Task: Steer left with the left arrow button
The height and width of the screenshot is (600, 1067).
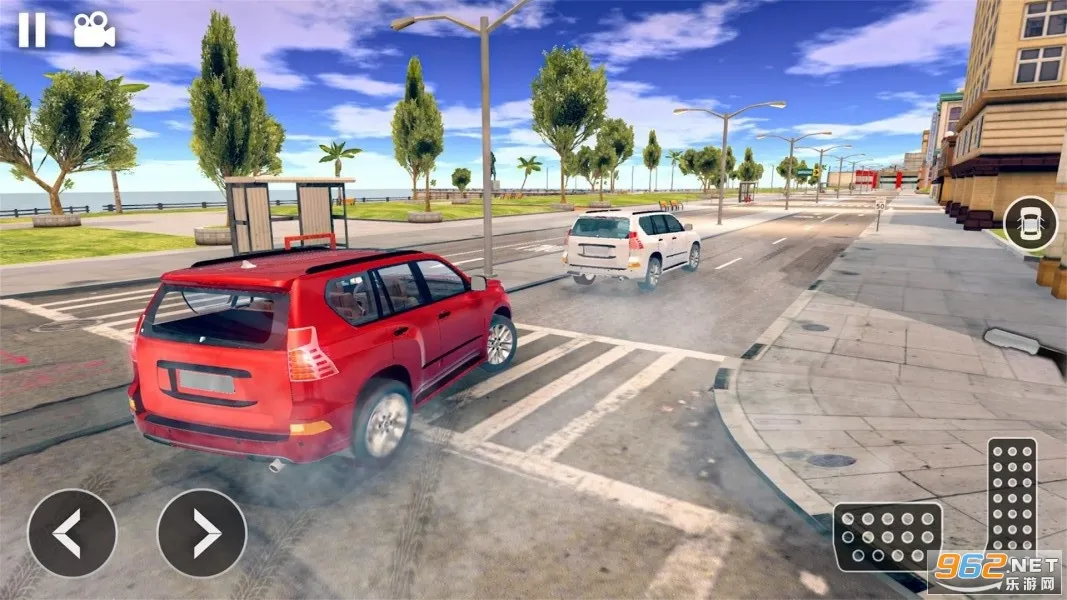Action: pyautogui.click(x=71, y=533)
